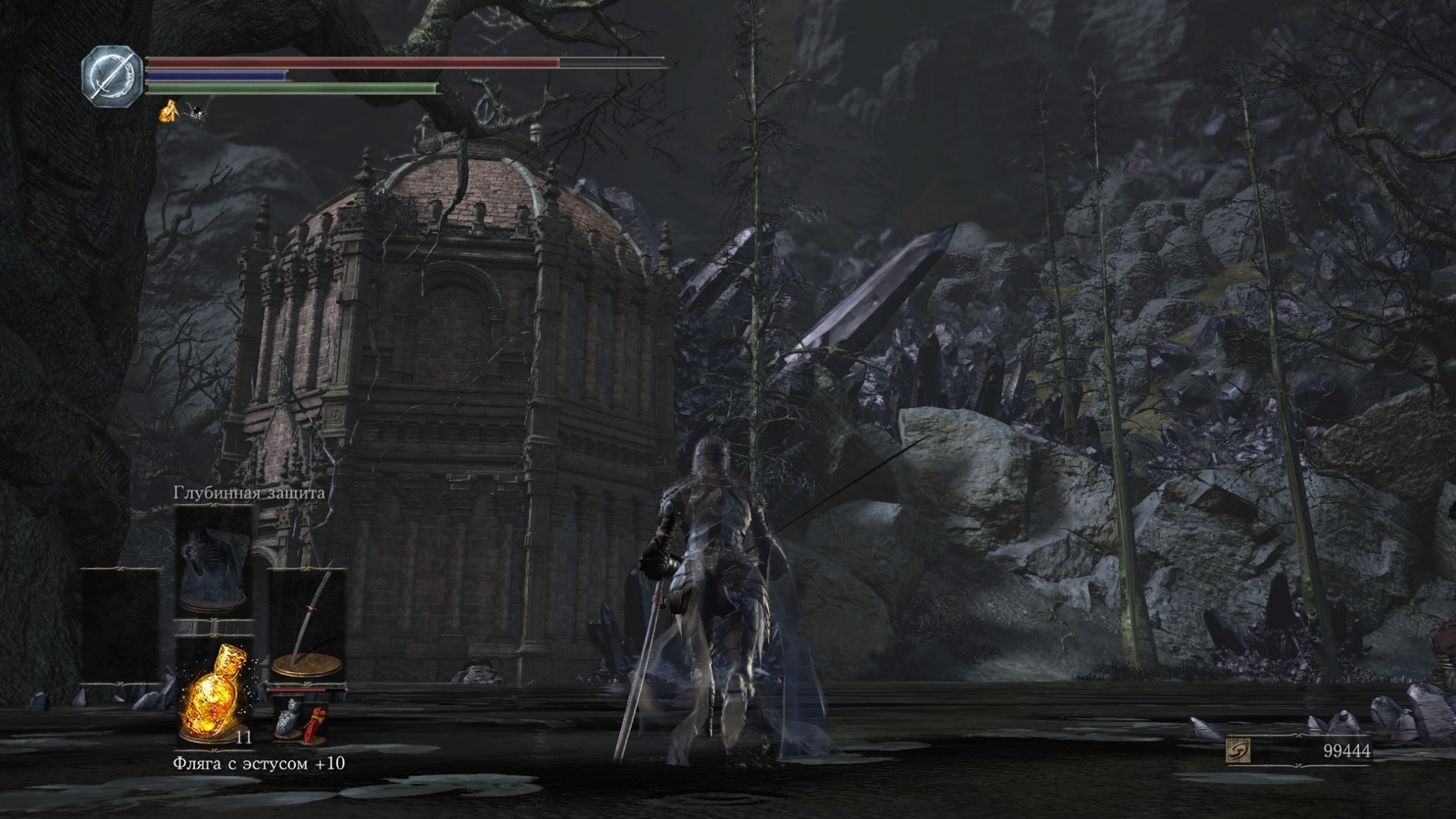This screenshot has width=1456, height=819.
Task: Select the red bundle icon below the katana
Action: (315, 723)
